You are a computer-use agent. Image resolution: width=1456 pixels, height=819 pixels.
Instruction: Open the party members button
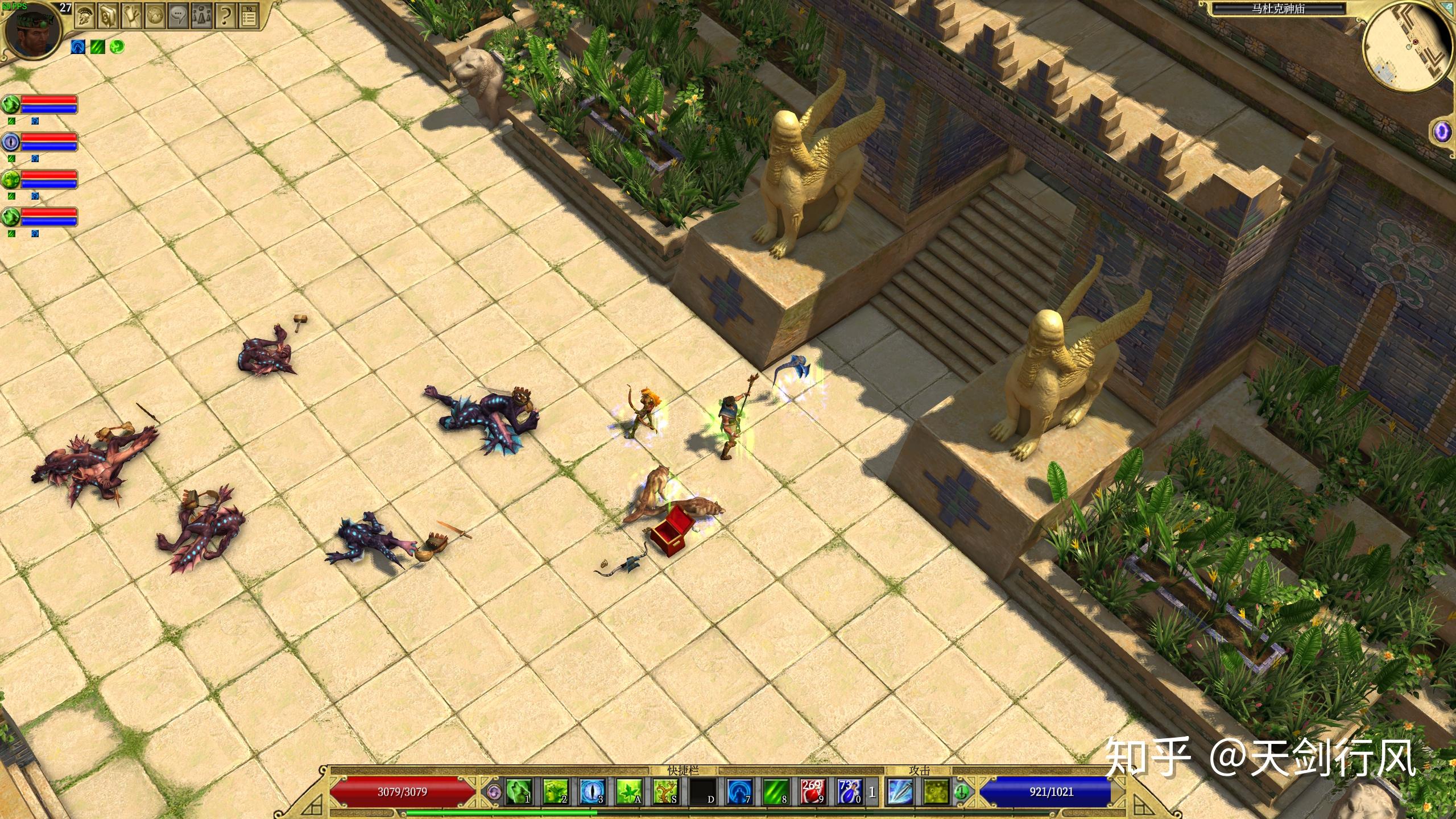[x=201, y=16]
